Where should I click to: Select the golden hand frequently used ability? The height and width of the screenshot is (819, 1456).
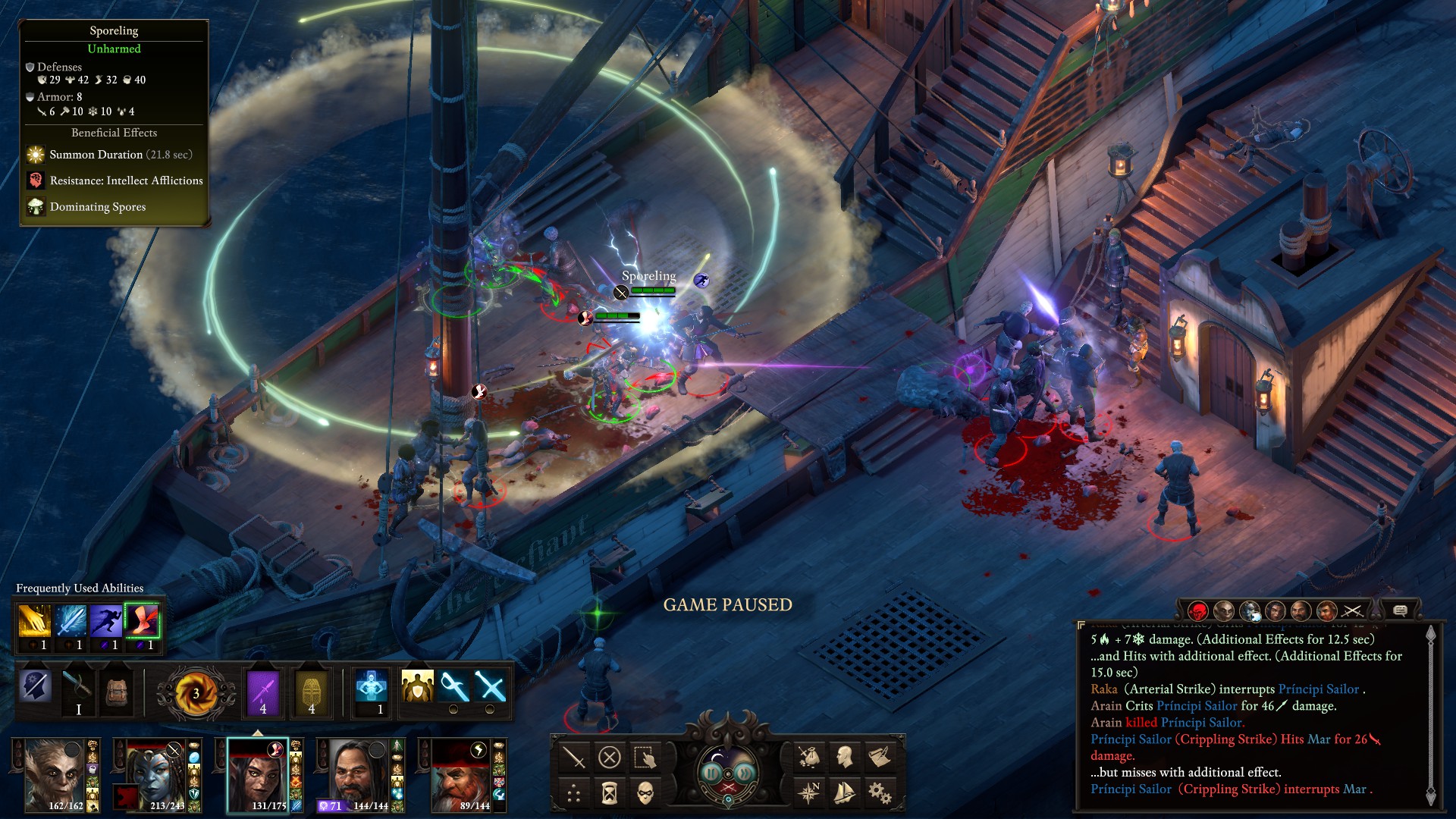(x=34, y=621)
